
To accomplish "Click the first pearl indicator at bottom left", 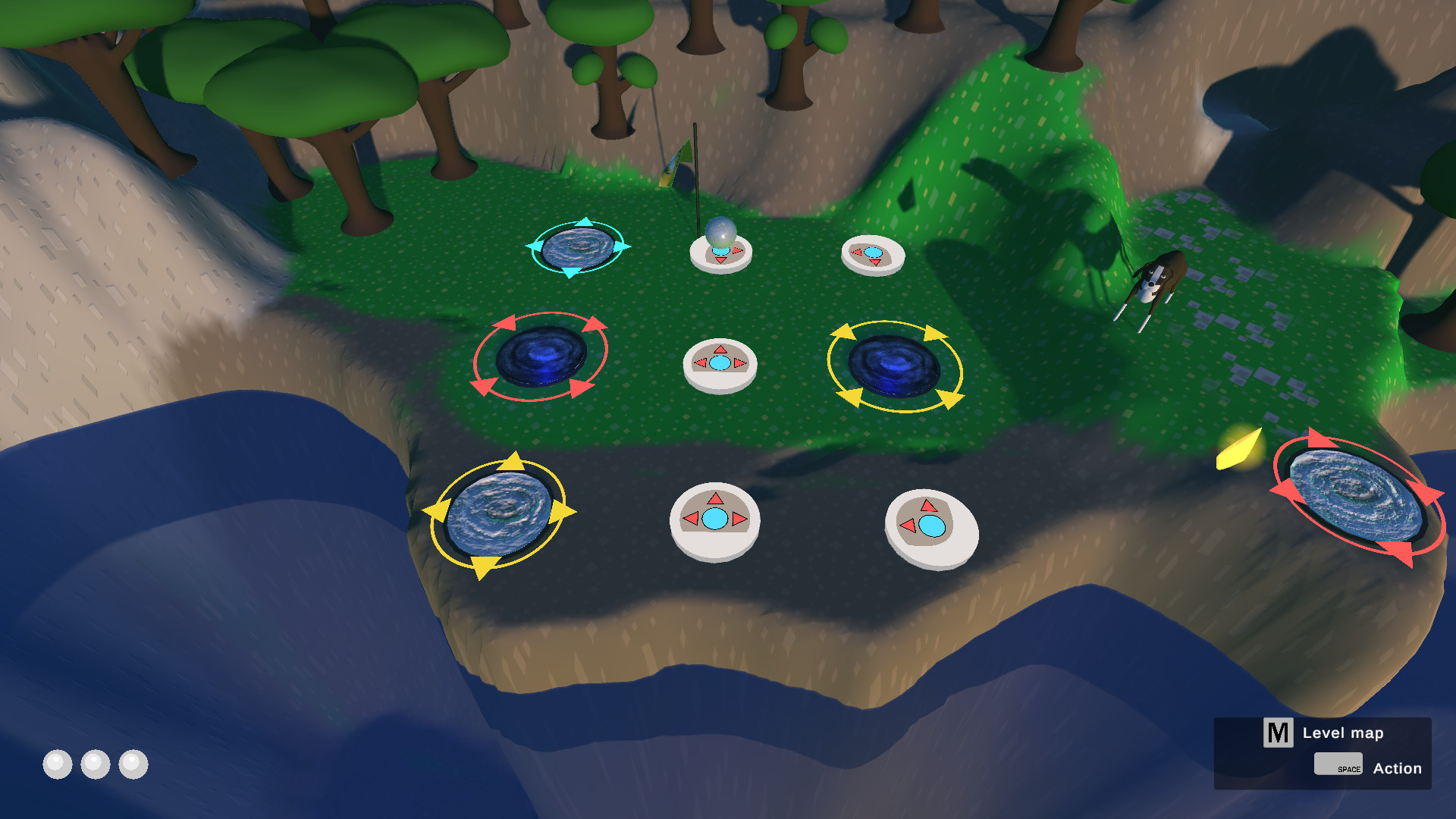I will [x=56, y=764].
